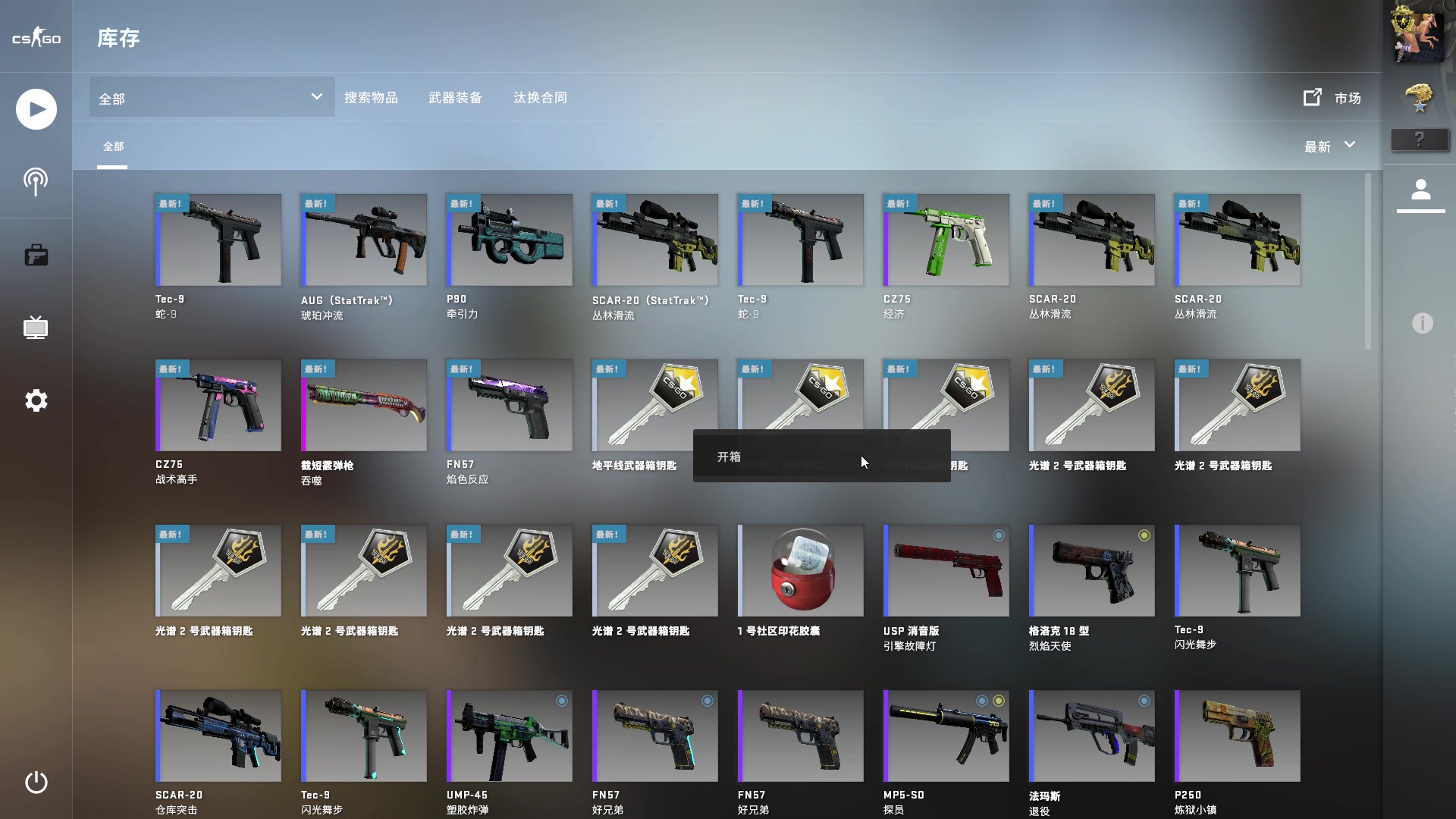The height and width of the screenshot is (819, 1456).
Task: Click the 搜索物品 search option
Action: point(372,97)
